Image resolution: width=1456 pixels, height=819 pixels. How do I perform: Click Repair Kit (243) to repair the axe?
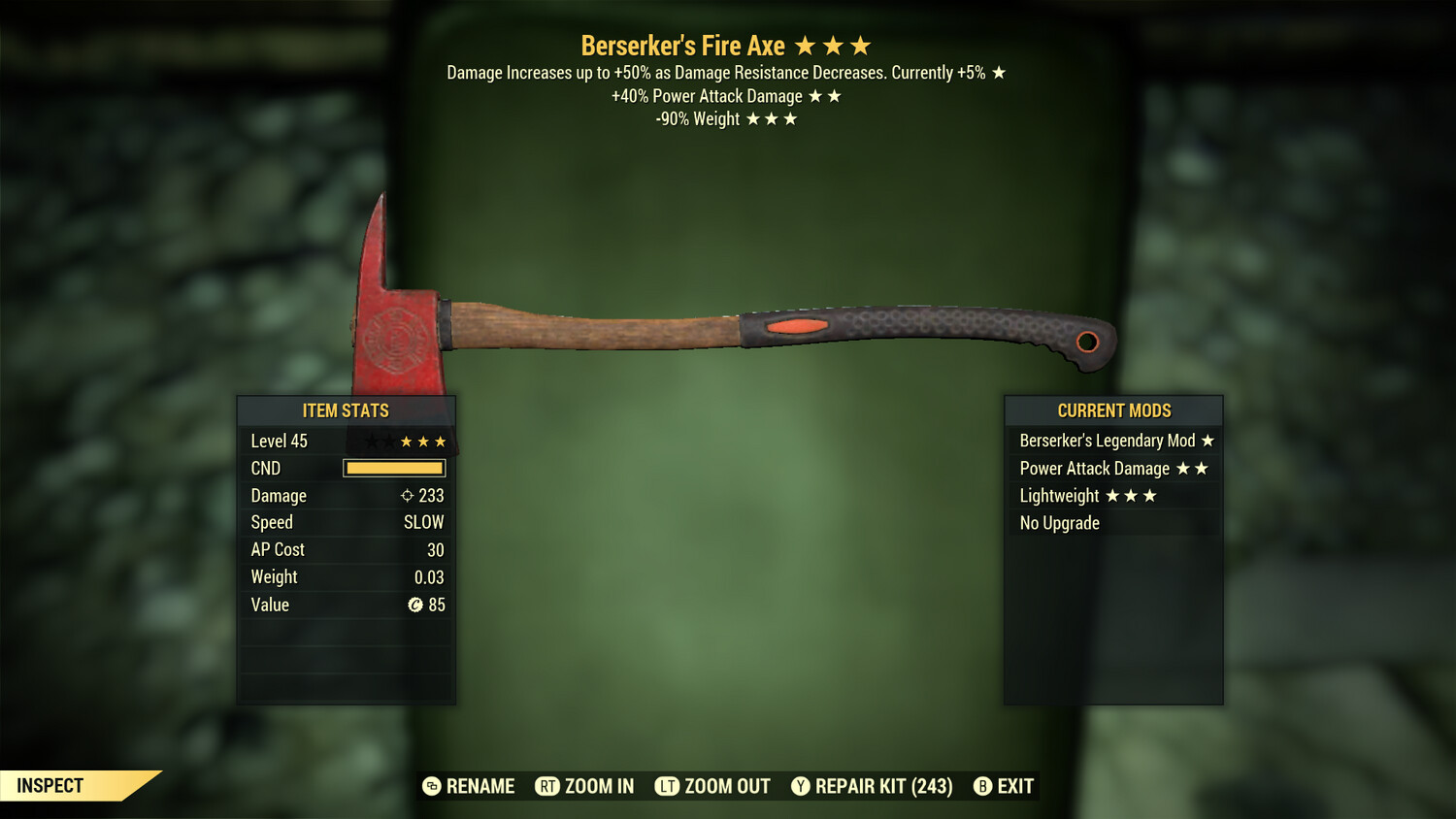click(x=873, y=786)
